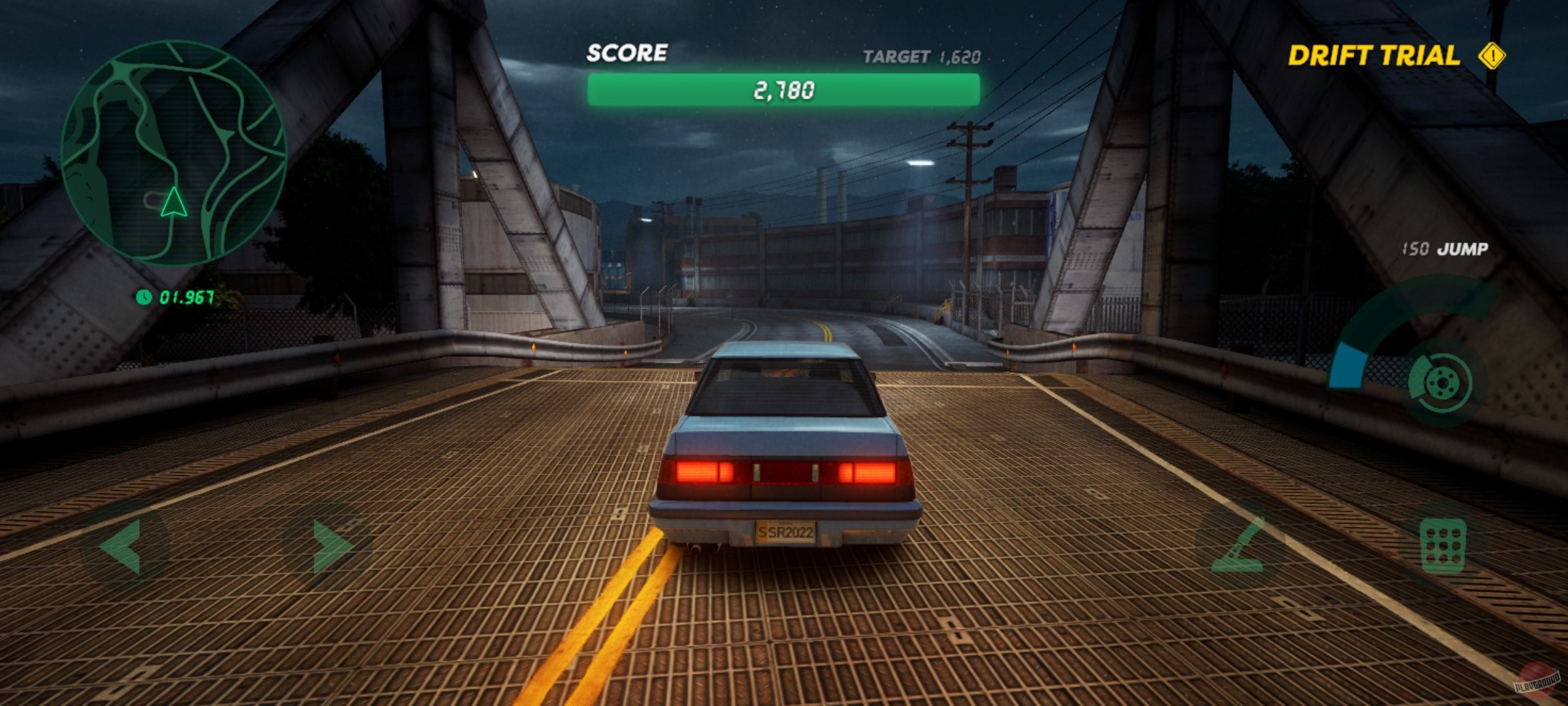
Task: Select the SCORE header text
Action: (x=627, y=54)
